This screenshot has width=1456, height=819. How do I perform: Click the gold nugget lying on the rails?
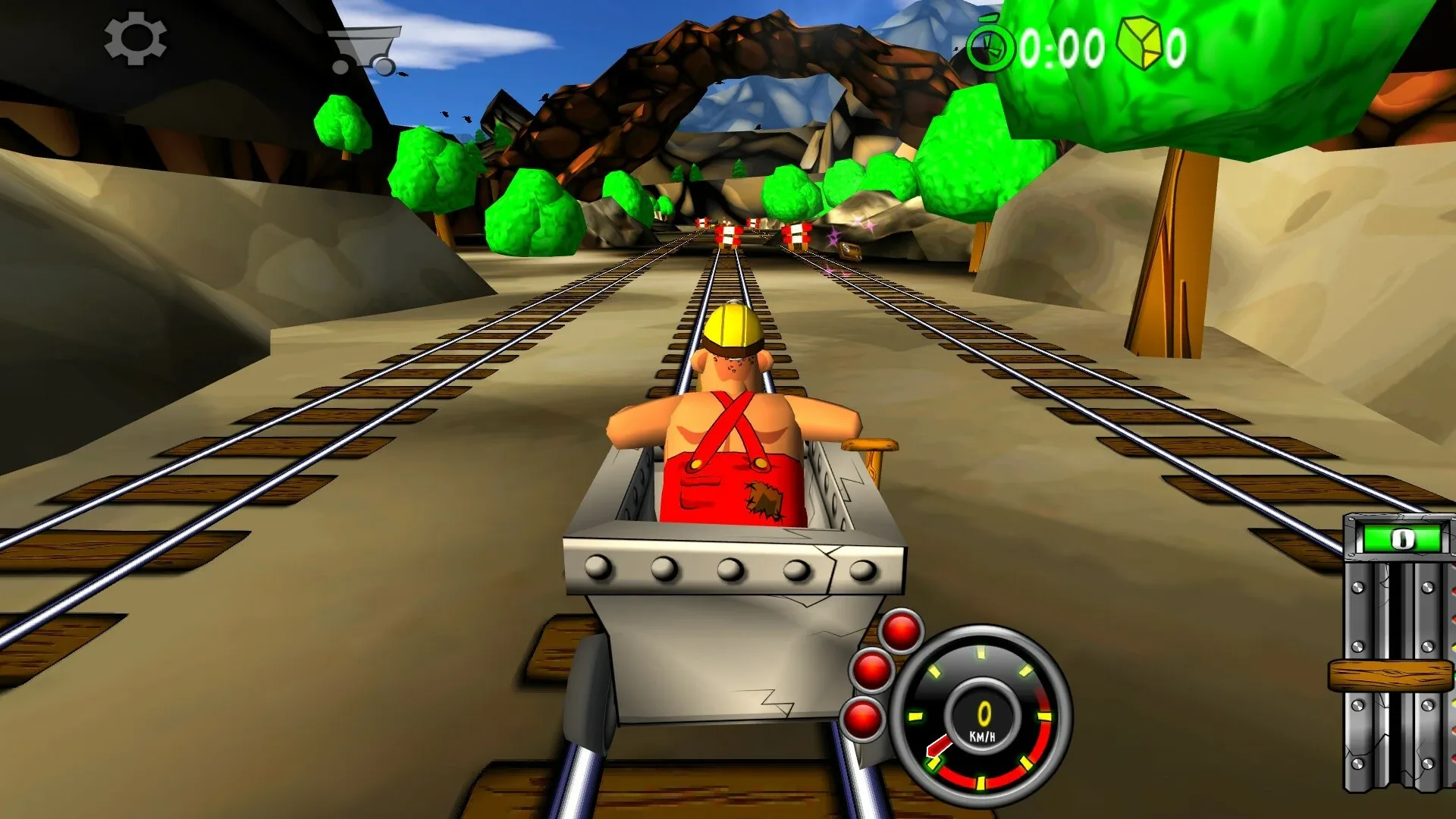pos(851,252)
